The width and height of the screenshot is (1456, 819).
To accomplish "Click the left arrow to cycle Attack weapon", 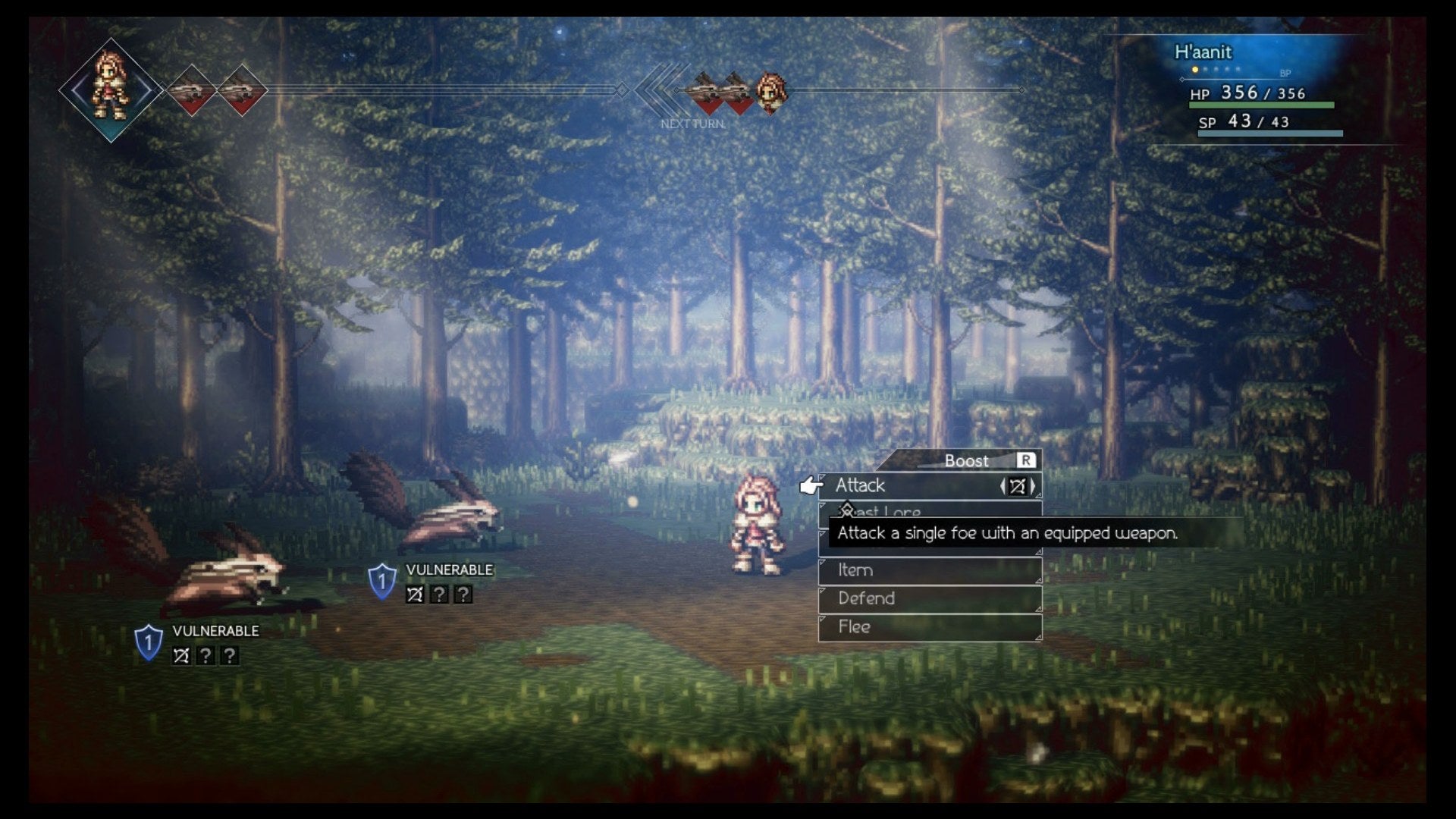I will coord(1003,487).
